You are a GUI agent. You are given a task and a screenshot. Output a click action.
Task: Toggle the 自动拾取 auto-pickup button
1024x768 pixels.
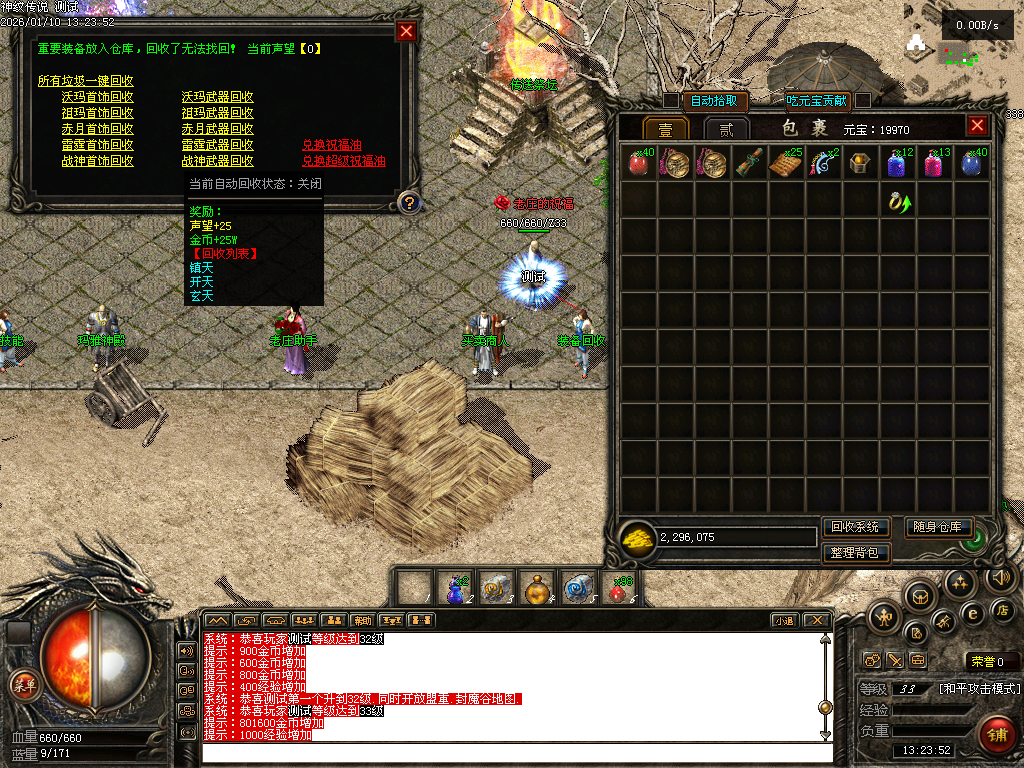[x=715, y=100]
